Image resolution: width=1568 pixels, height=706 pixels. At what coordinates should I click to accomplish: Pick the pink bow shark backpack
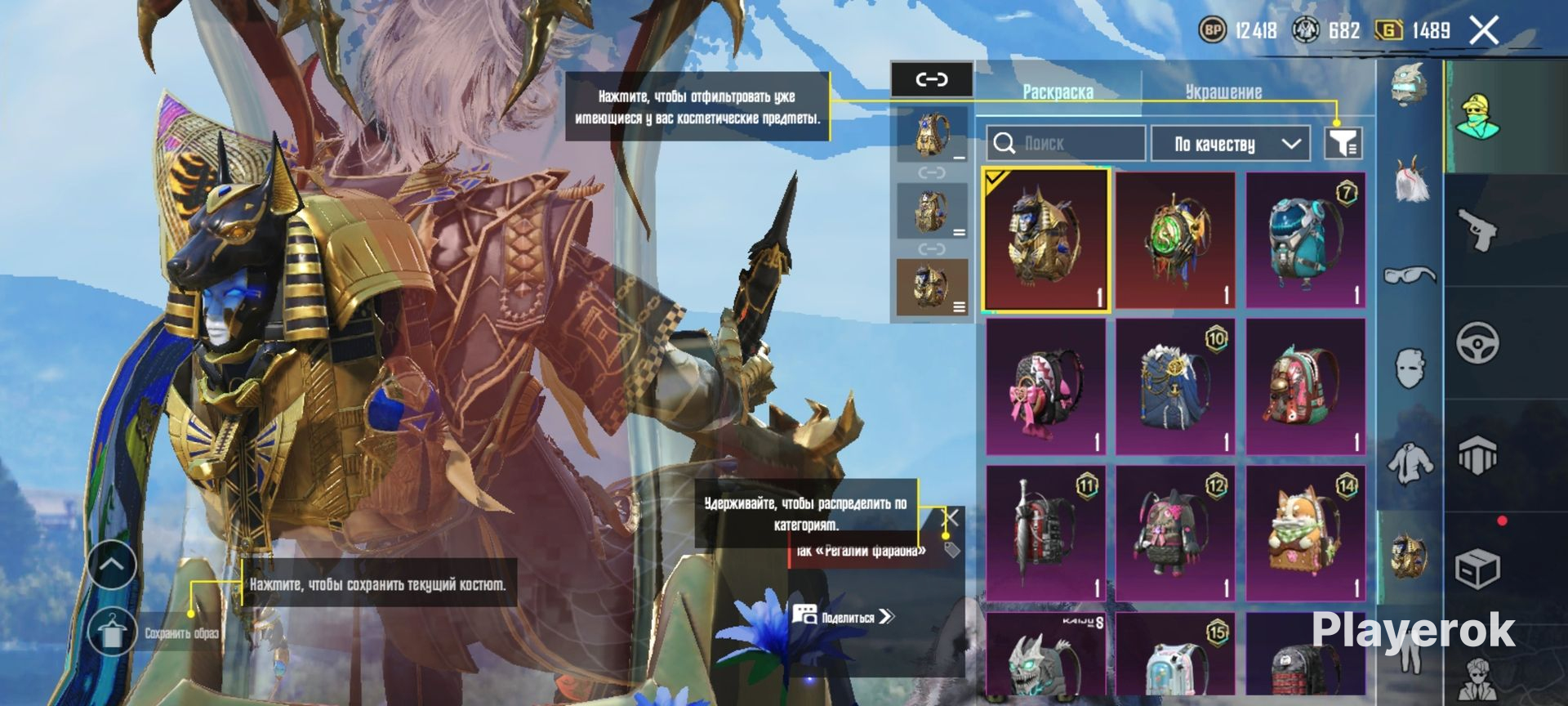tap(1045, 387)
